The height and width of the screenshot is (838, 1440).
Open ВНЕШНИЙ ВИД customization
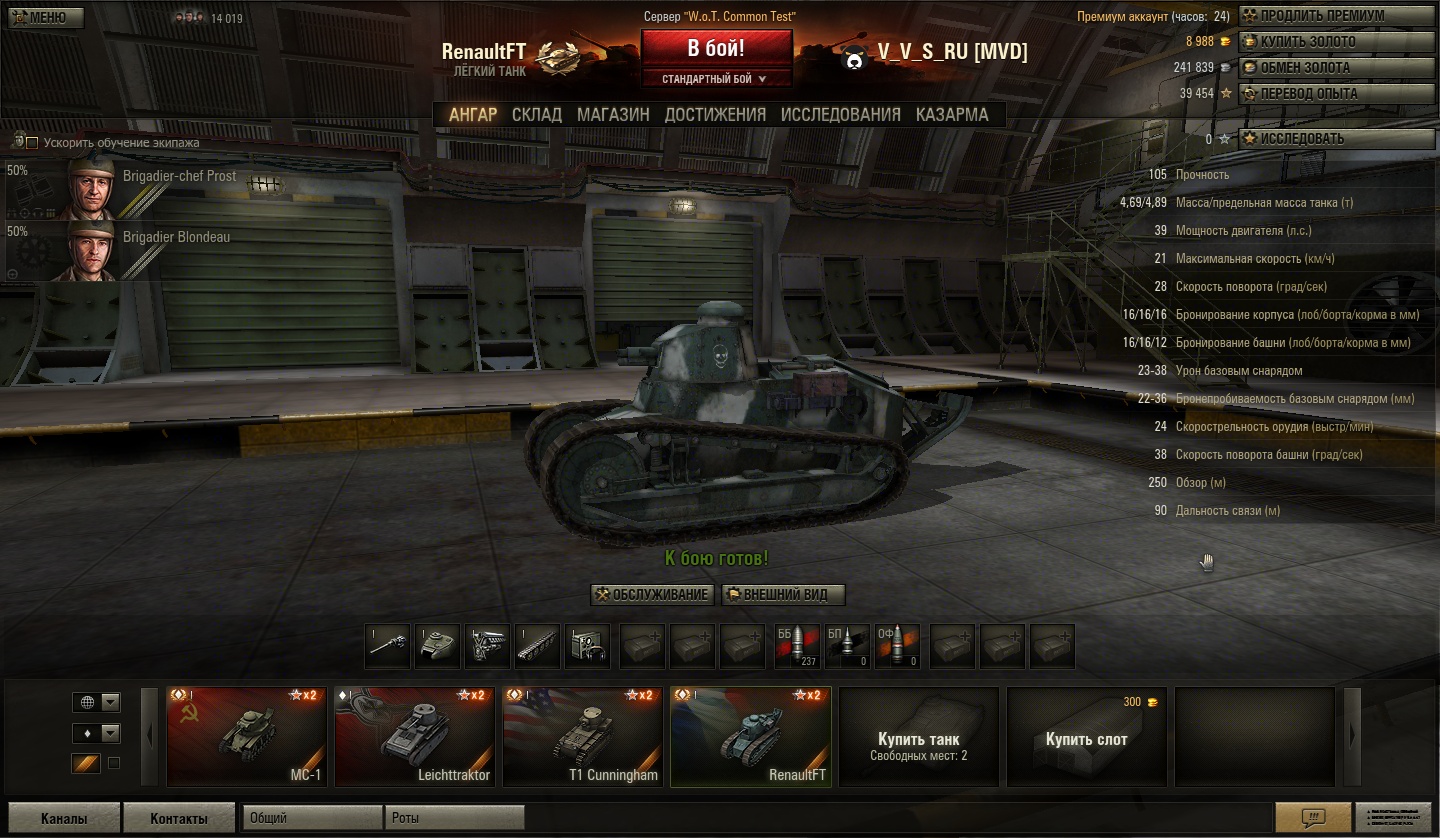pyautogui.click(x=783, y=595)
